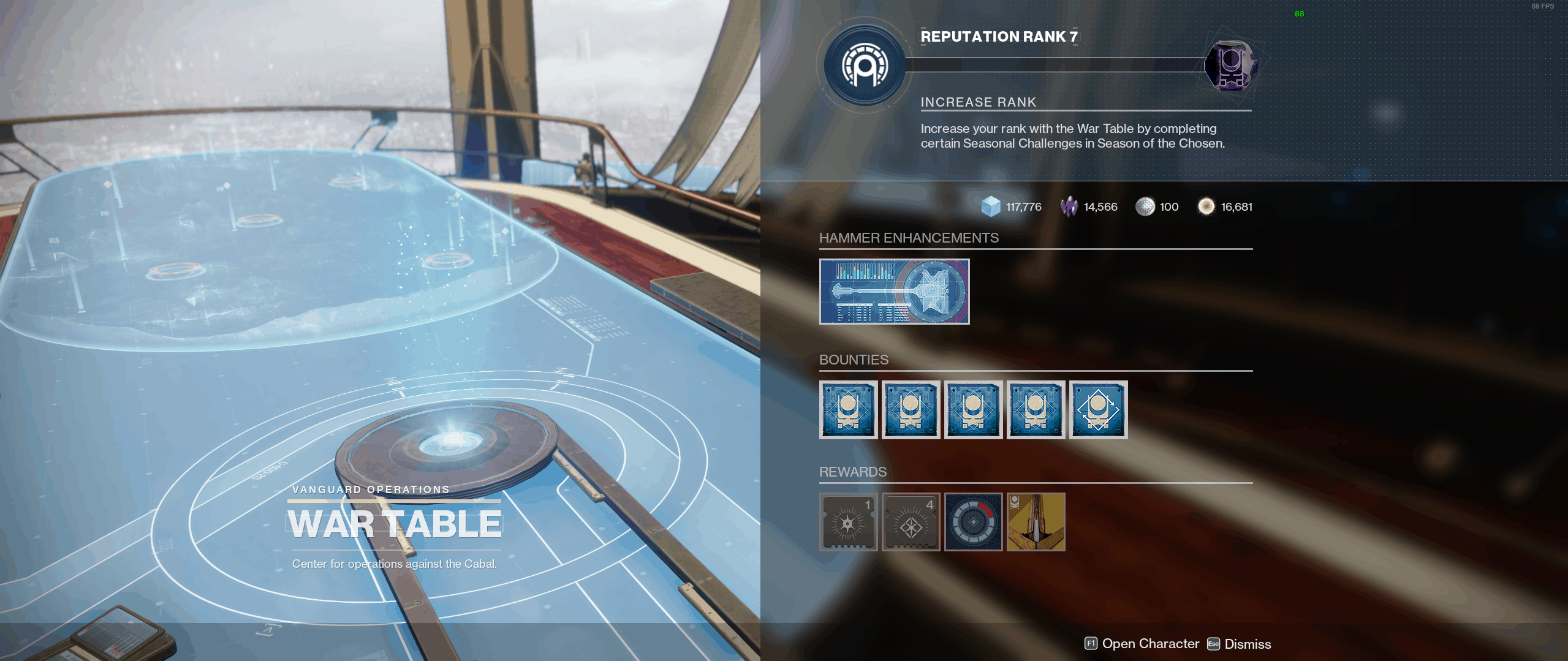Viewport: 1568px width, 661px height.
Task: Select the fourth War Table bounty
Action: click(x=1036, y=409)
